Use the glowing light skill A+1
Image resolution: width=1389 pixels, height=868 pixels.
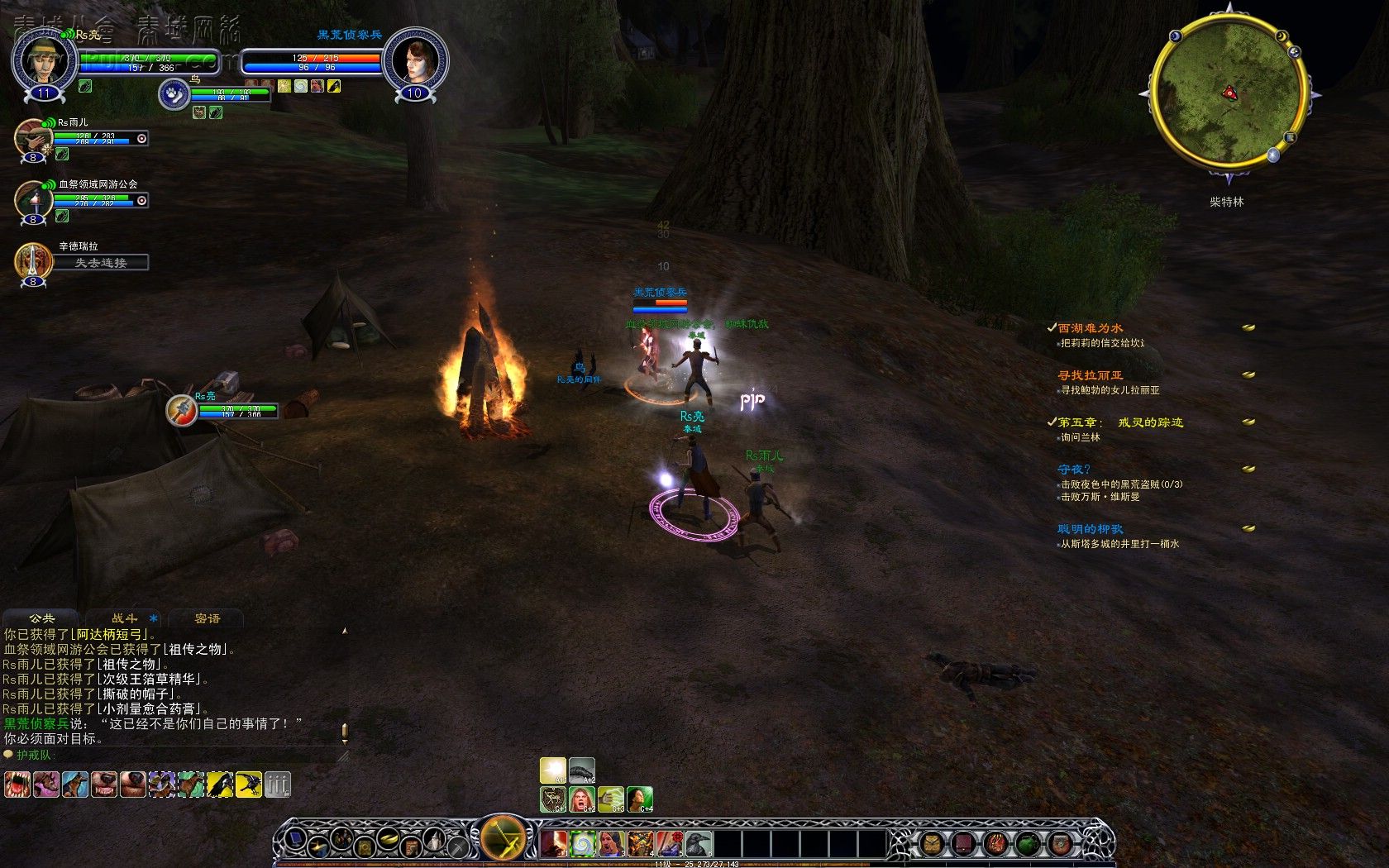[553, 770]
